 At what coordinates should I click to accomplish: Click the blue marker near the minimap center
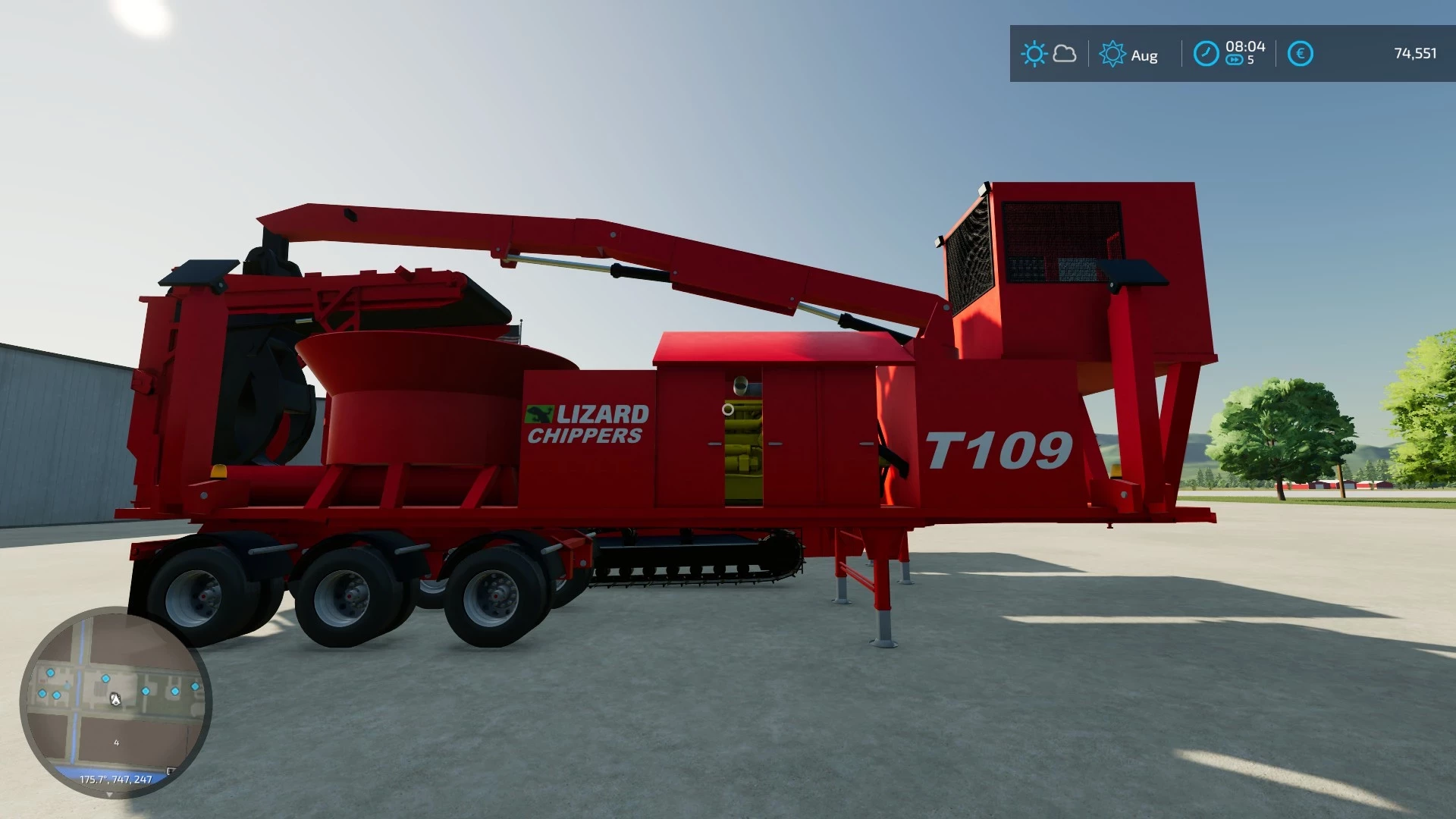click(x=105, y=679)
